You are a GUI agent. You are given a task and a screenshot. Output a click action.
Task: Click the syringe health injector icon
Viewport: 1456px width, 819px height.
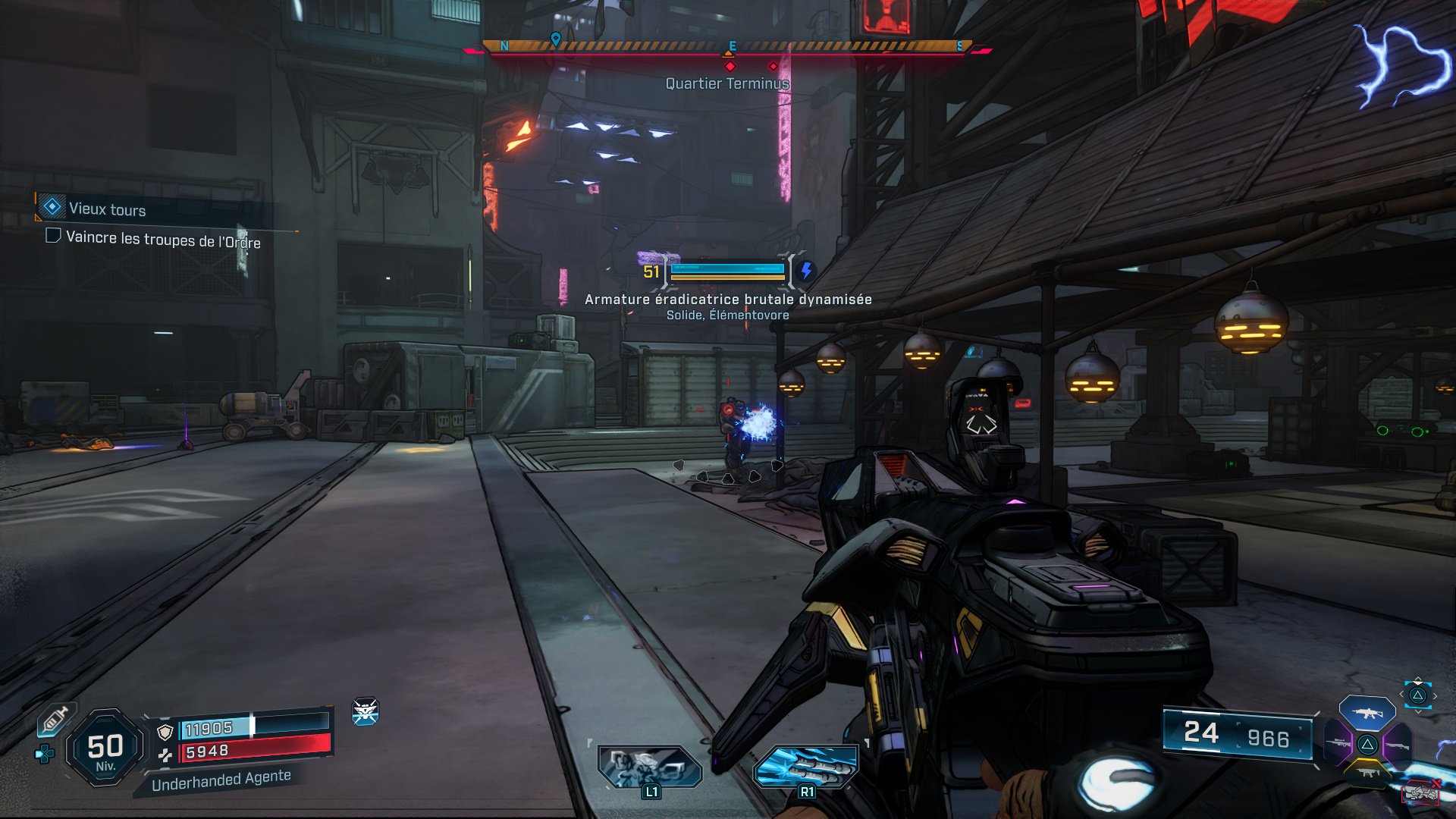tap(55, 721)
